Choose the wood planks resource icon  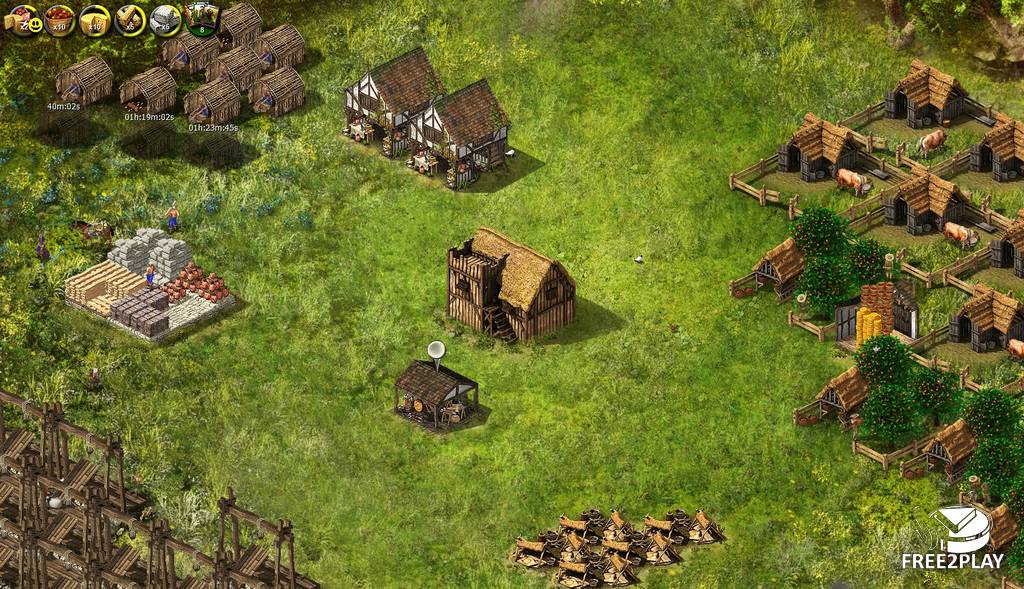130,18
